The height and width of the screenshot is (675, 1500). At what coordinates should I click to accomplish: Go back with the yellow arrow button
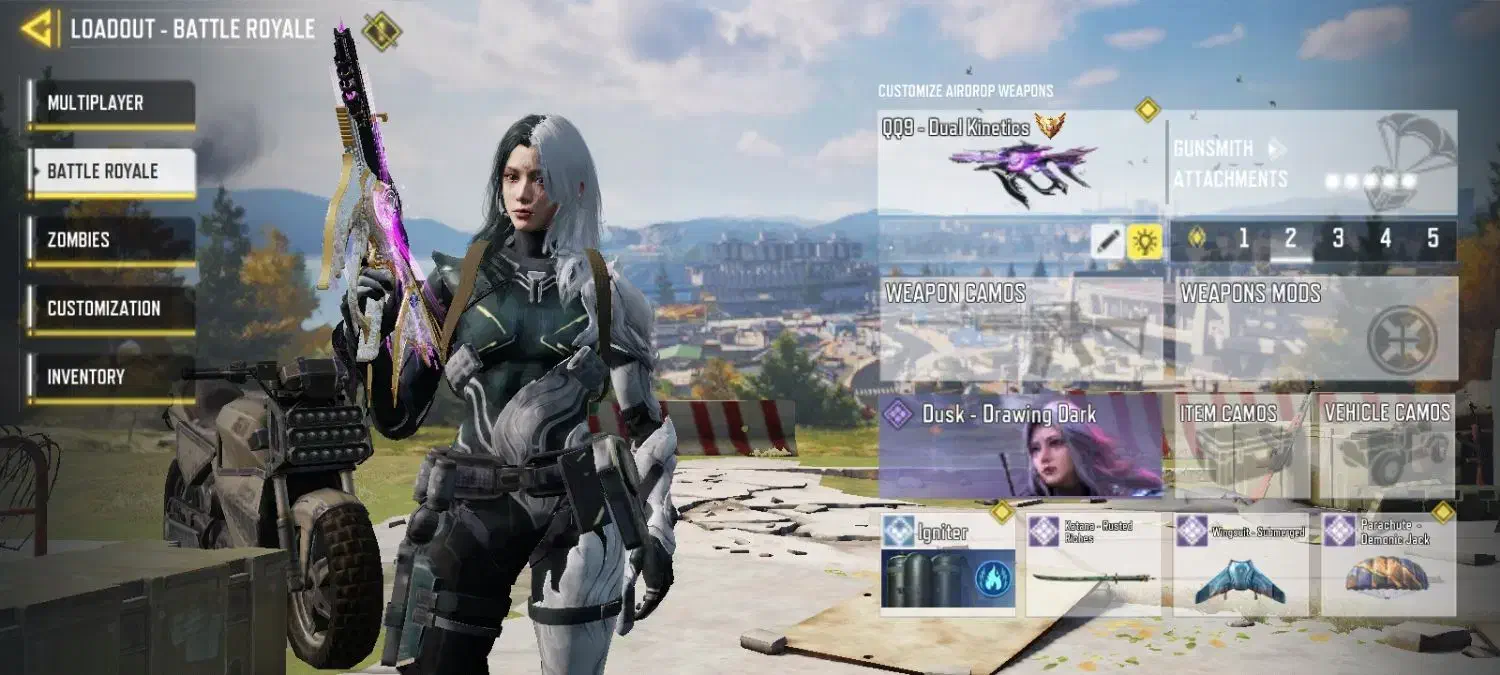tap(38, 29)
